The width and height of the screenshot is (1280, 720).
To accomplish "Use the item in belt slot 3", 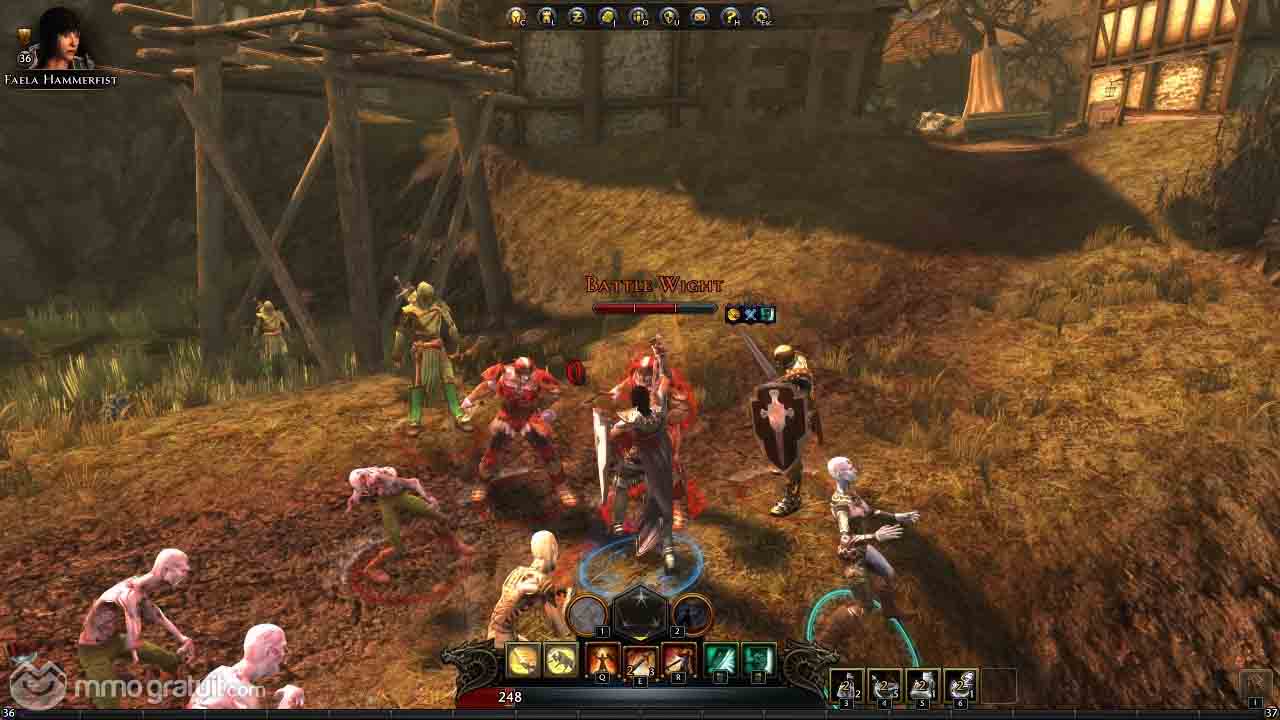I will pyautogui.click(x=847, y=685).
